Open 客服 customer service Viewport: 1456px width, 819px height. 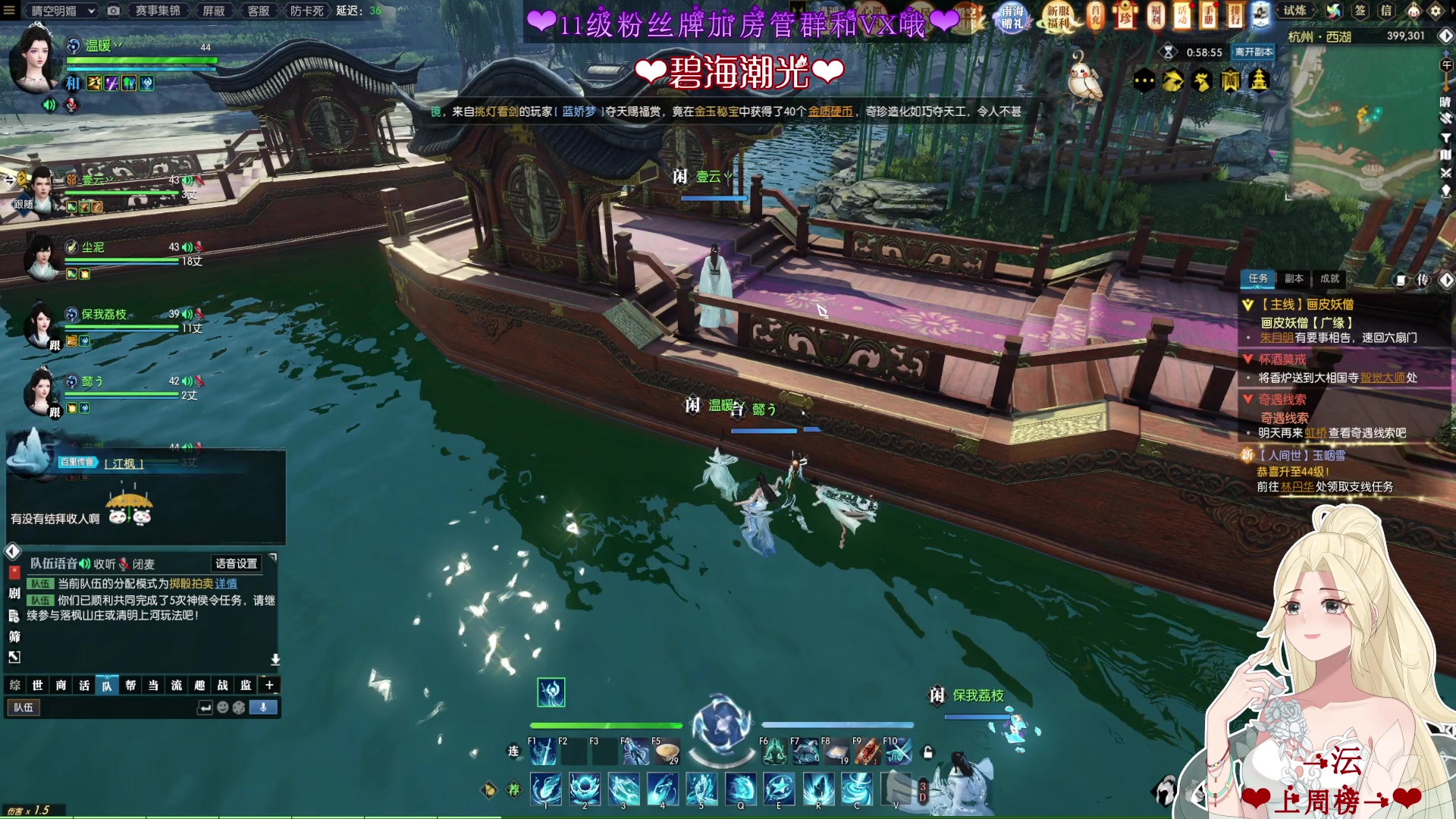(x=259, y=11)
